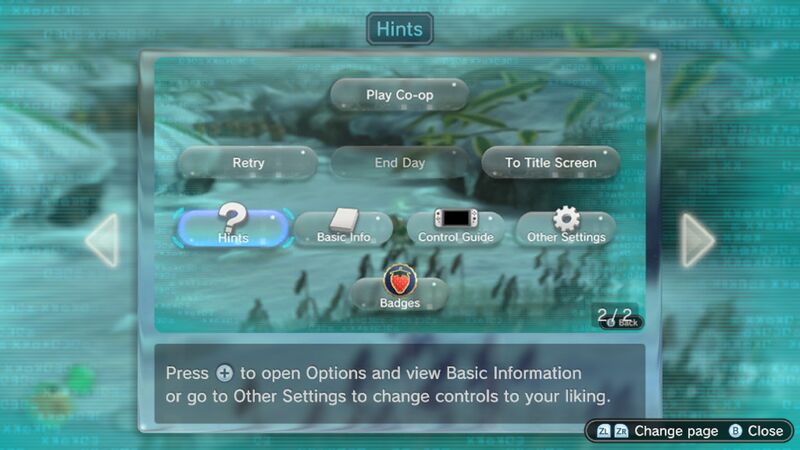800x450 pixels.
Task: Open Other Settings with the gear icon
Action: 566,228
